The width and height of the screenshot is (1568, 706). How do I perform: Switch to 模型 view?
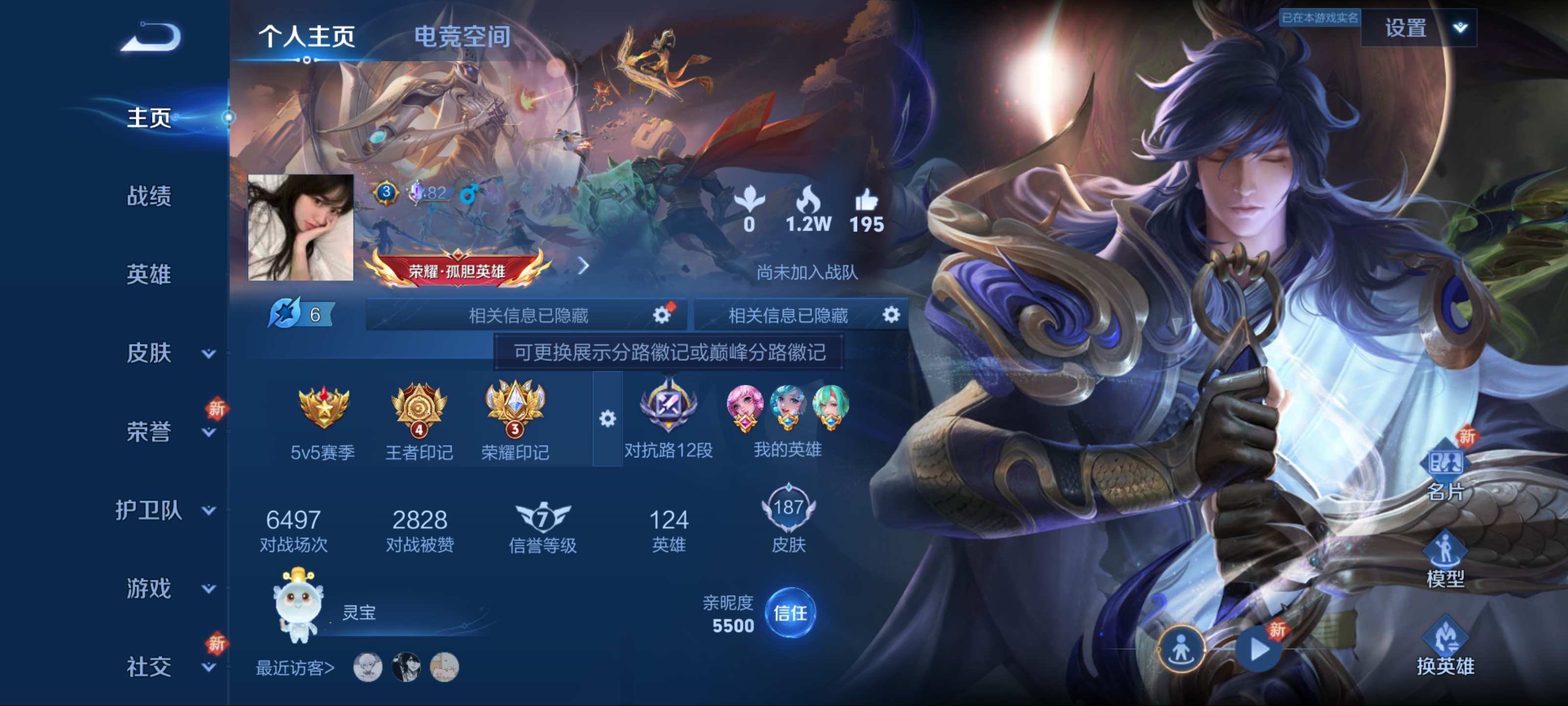(x=1445, y=559)
